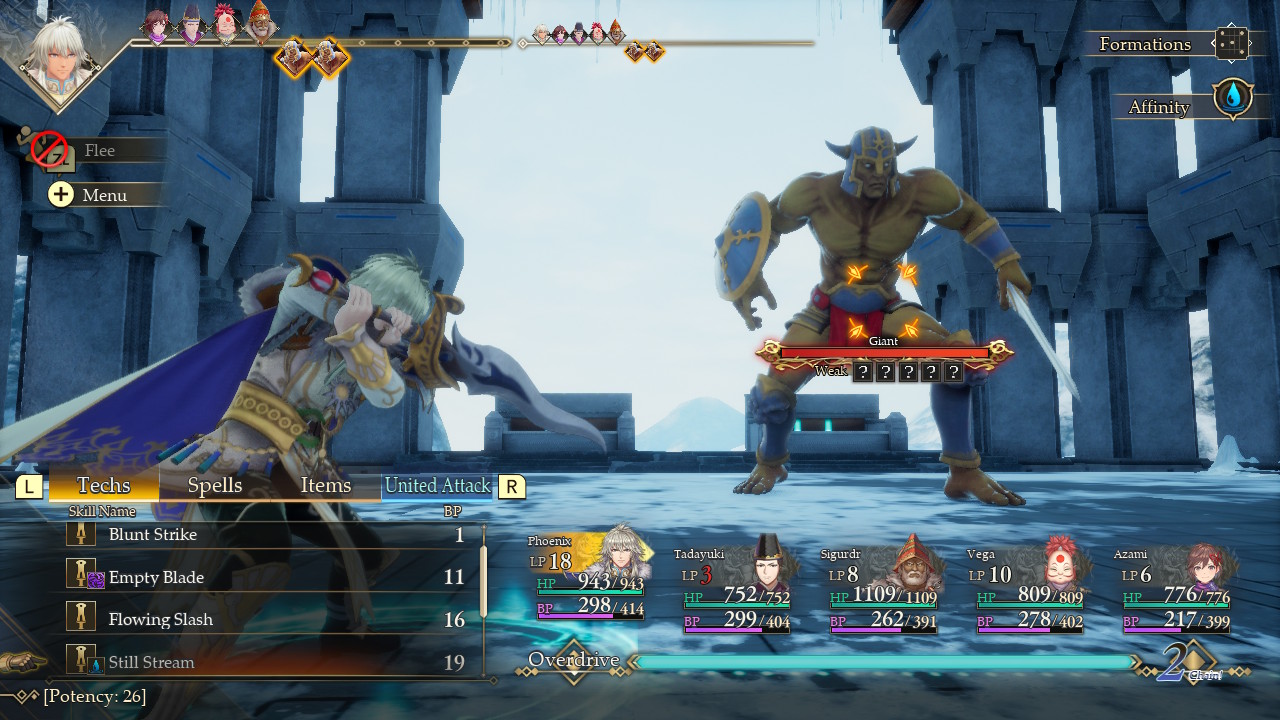Click the Flee command

click(x=98, y=150)
